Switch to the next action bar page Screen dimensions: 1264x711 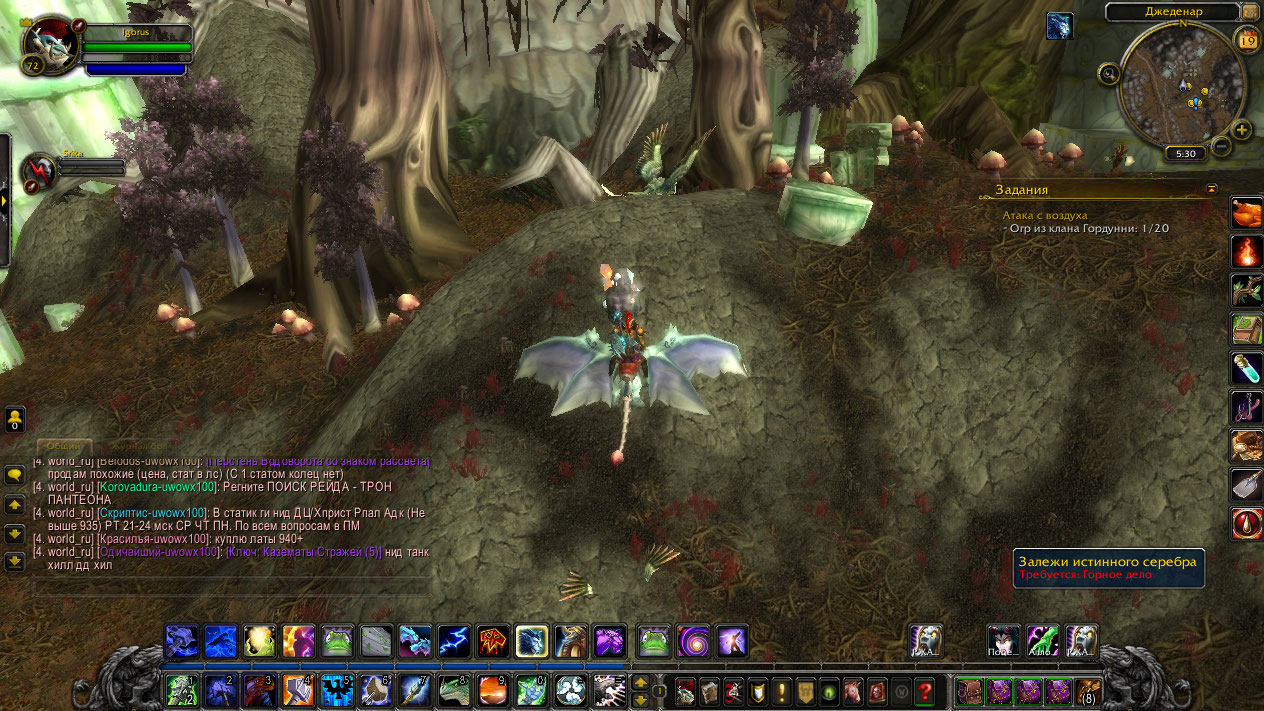point(641,698)
